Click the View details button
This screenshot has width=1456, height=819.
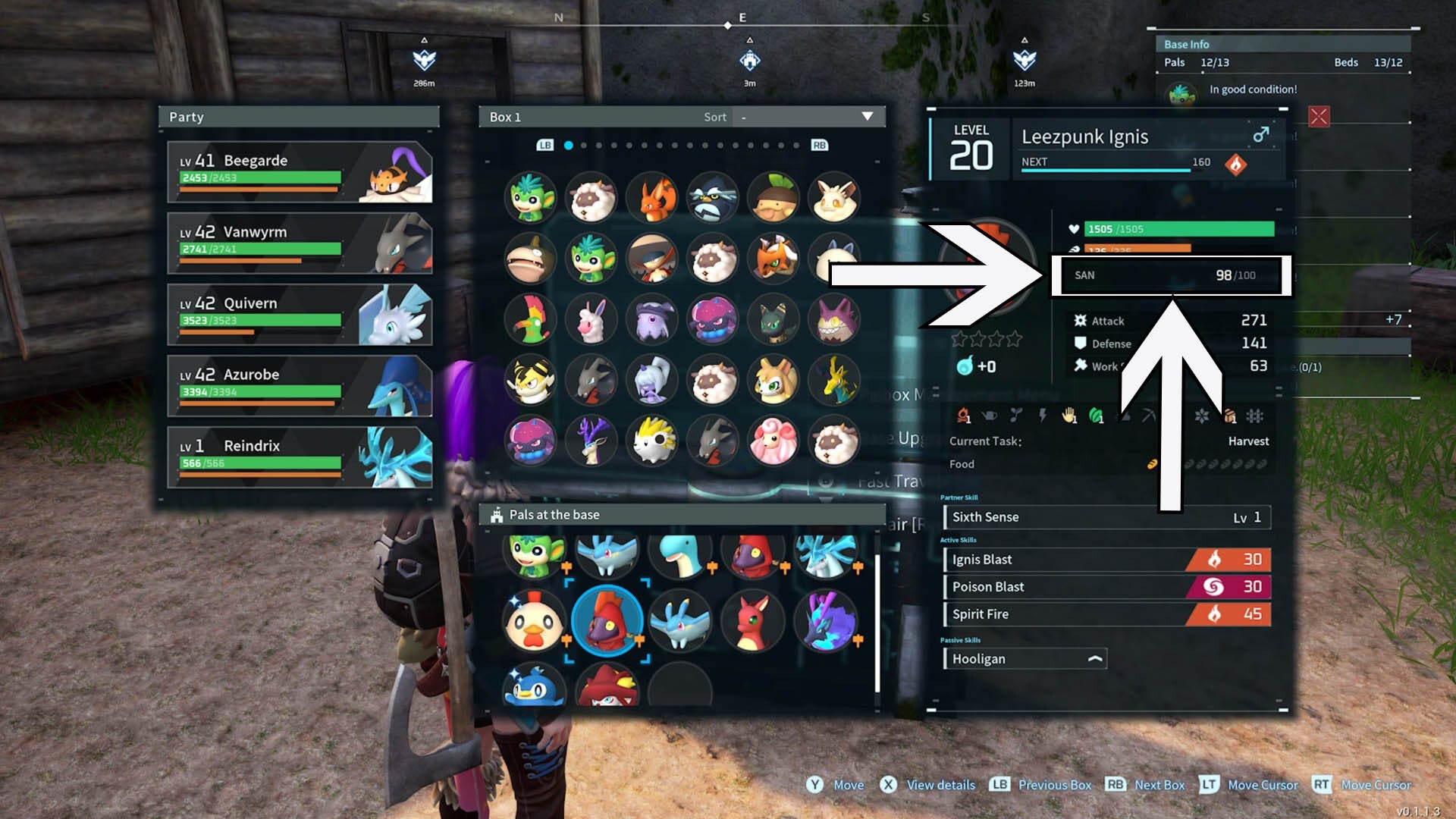pyautogui.click(x=927, y=785)
